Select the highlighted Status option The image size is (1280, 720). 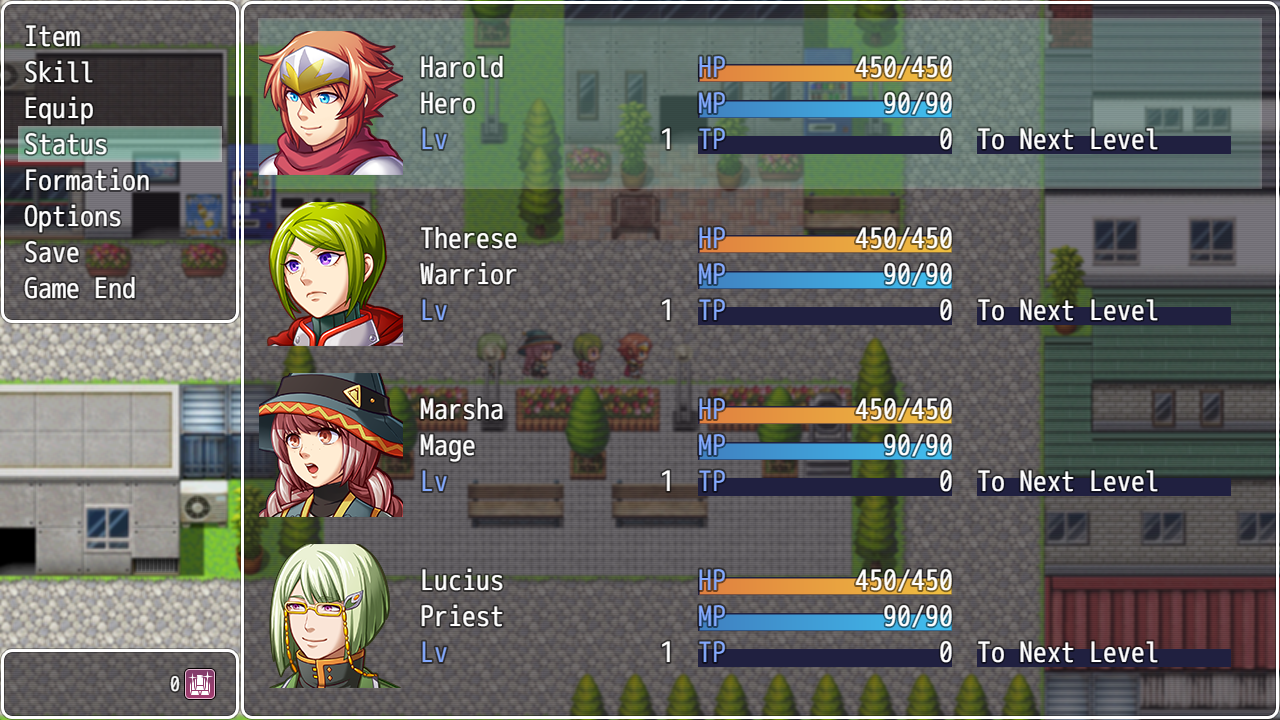tap(64, 144)
